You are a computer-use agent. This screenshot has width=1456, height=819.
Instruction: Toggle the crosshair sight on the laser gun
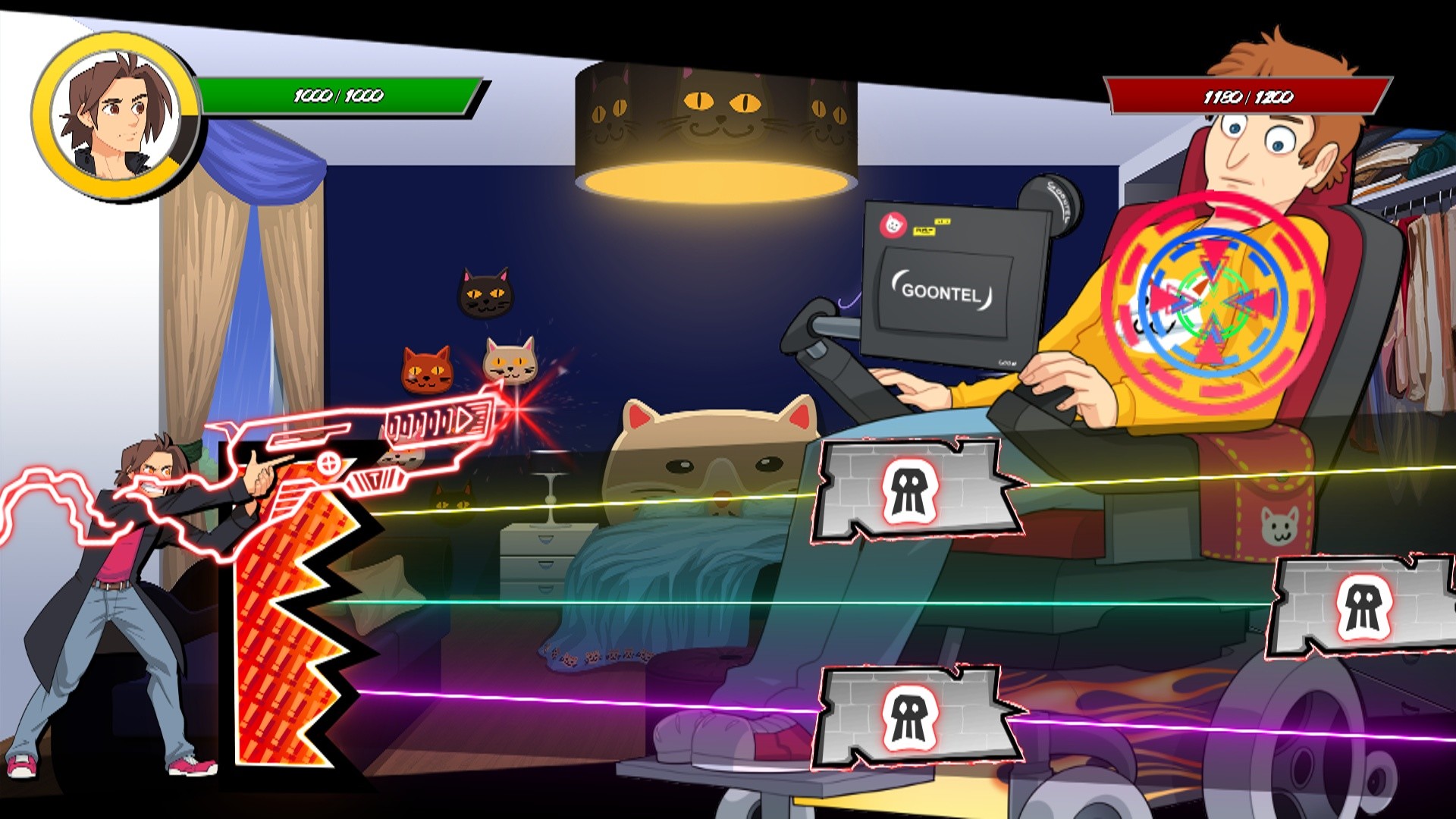(329, 463)
